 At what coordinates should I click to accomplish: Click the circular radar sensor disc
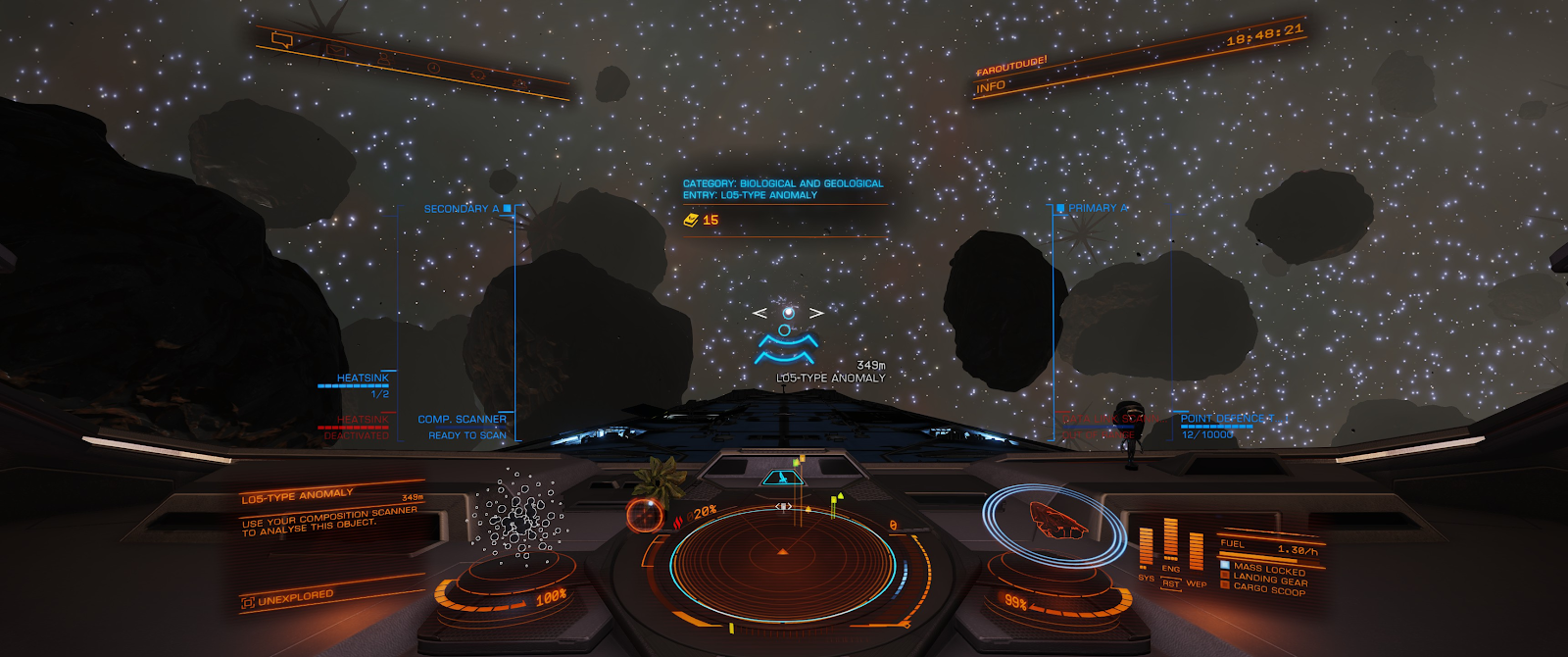[x=782, y=561]
